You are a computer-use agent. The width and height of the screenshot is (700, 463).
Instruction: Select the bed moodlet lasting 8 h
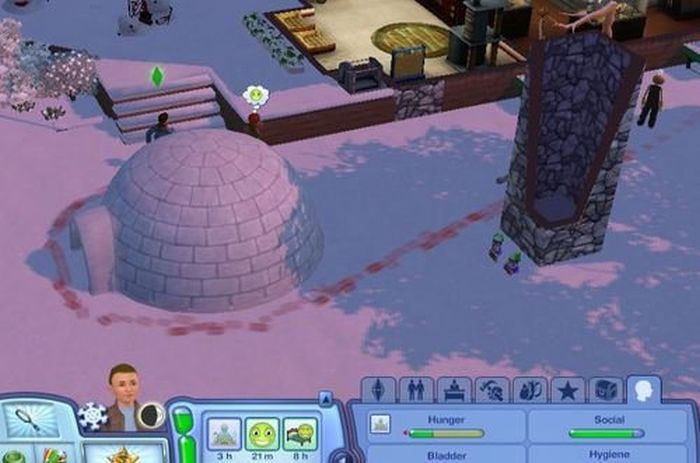click(x=299, y=433)
